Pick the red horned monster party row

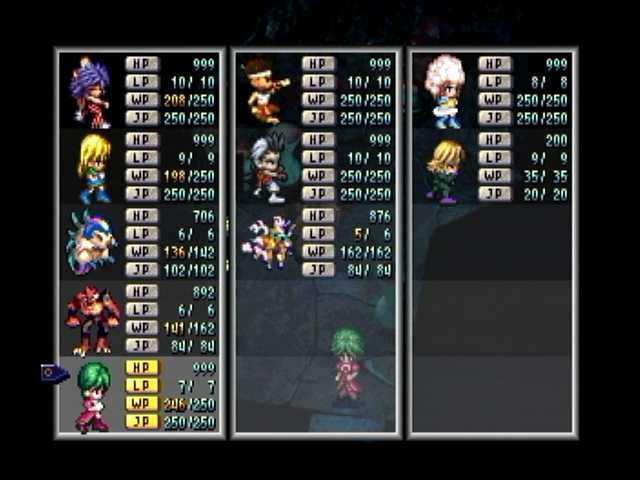(140, 319)
